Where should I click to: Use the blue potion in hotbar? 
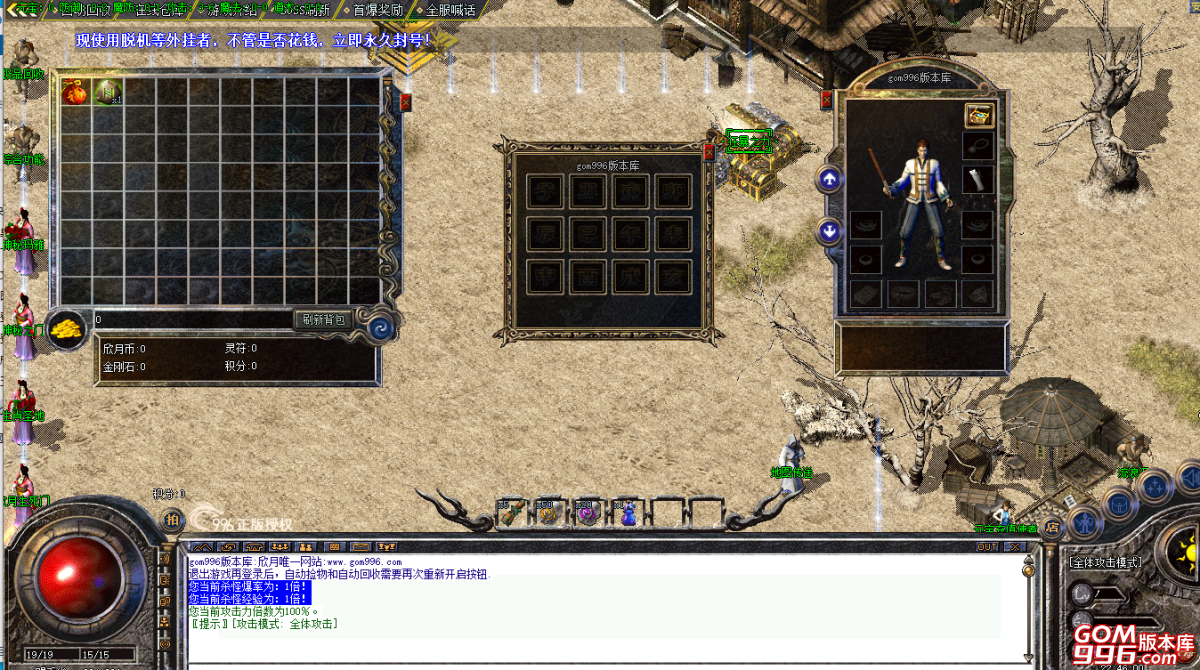pos(628,514)
